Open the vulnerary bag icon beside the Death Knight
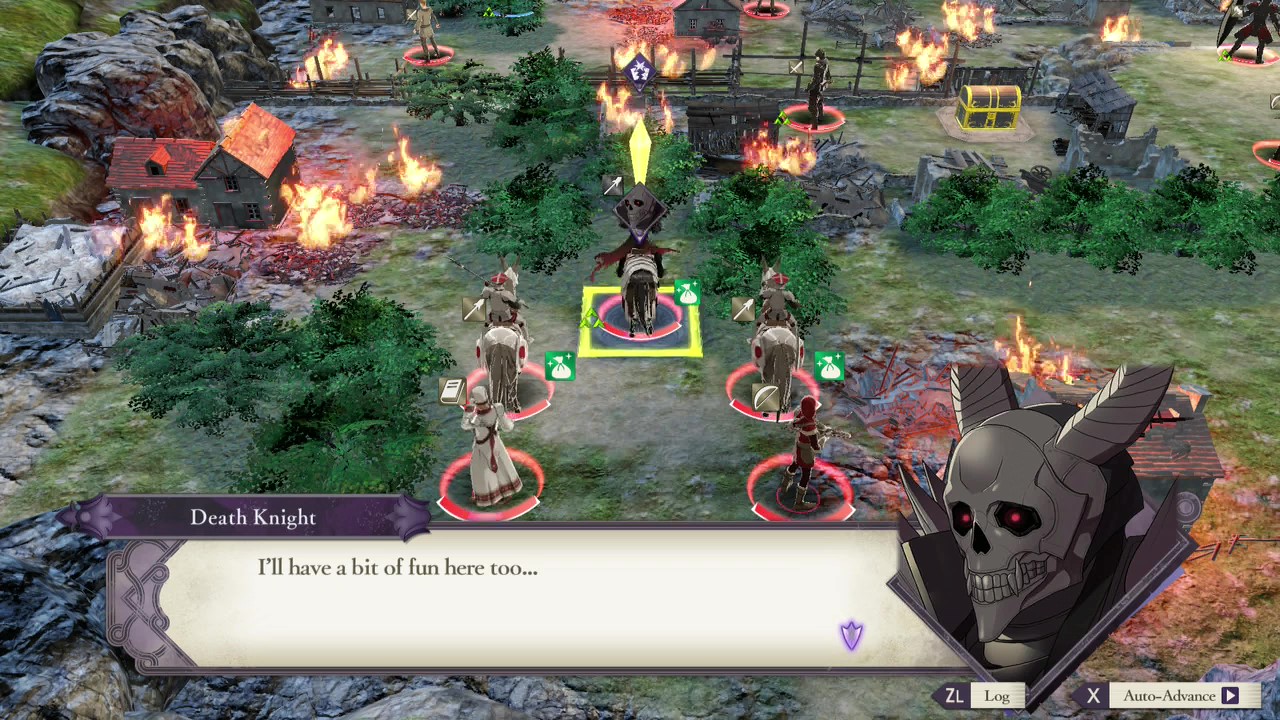Screen dimensions: 1280x720 click(x=687, y=294)
